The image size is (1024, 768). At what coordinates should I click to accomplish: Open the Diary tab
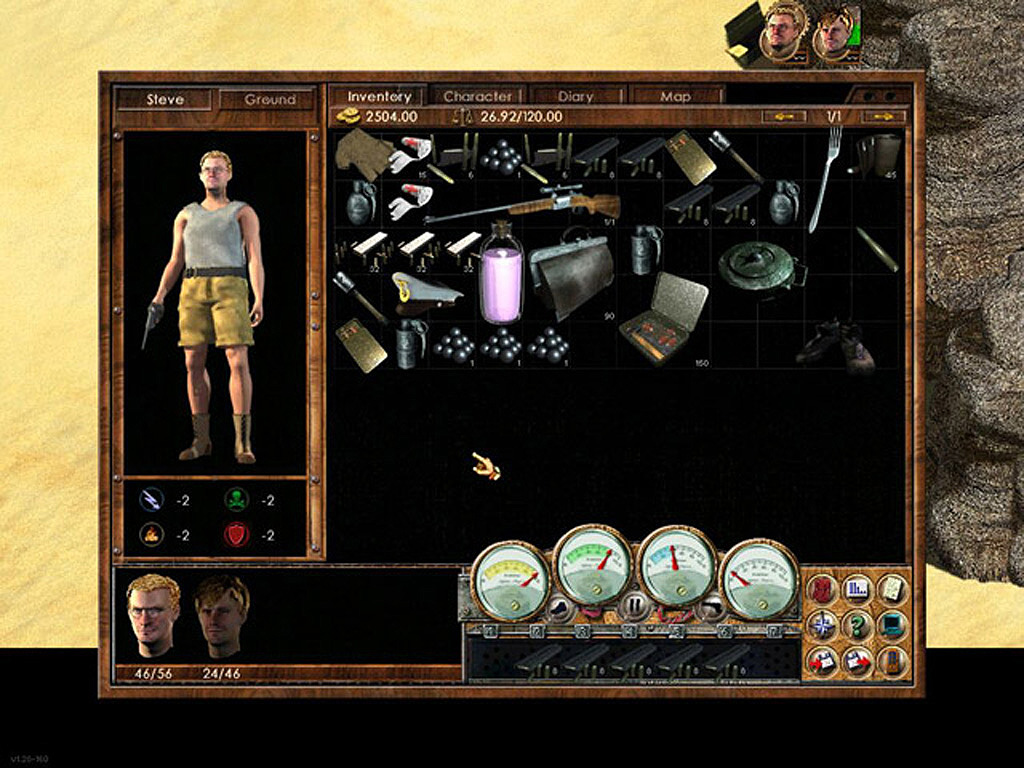(575, 97)
